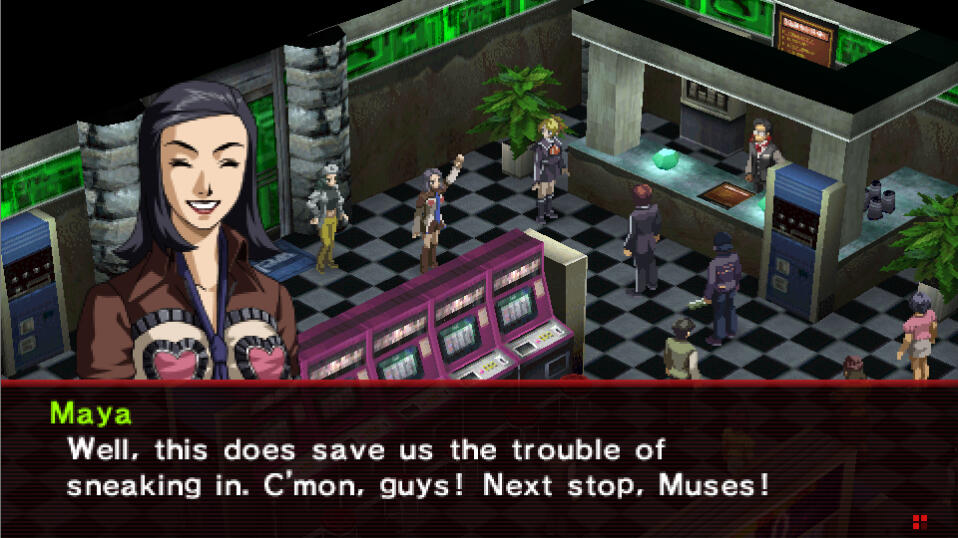Click the red dialogue advance indicator

click(x=919, y=521)
